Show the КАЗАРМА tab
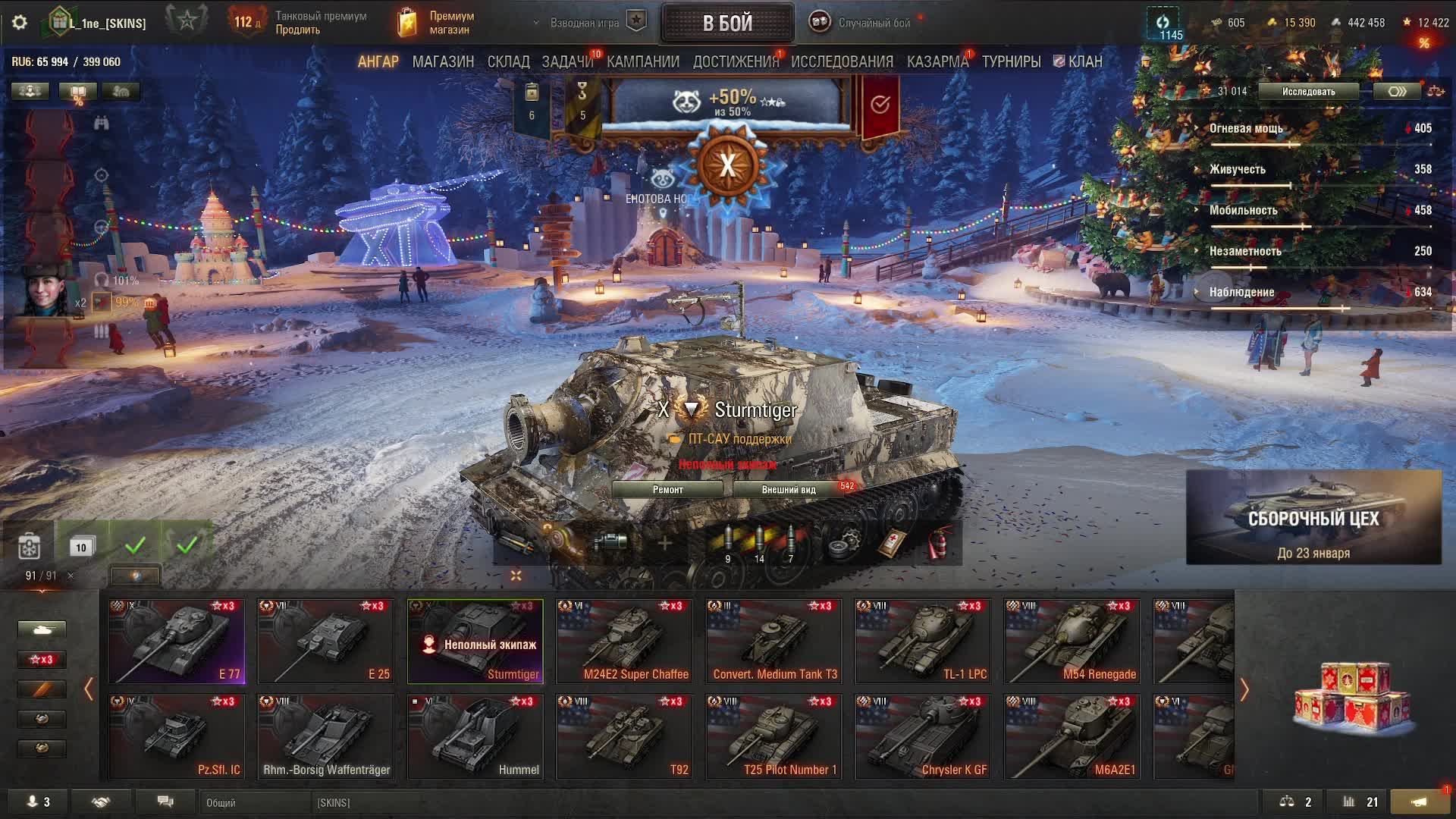 pyautogui.click(x=937, y=61)
